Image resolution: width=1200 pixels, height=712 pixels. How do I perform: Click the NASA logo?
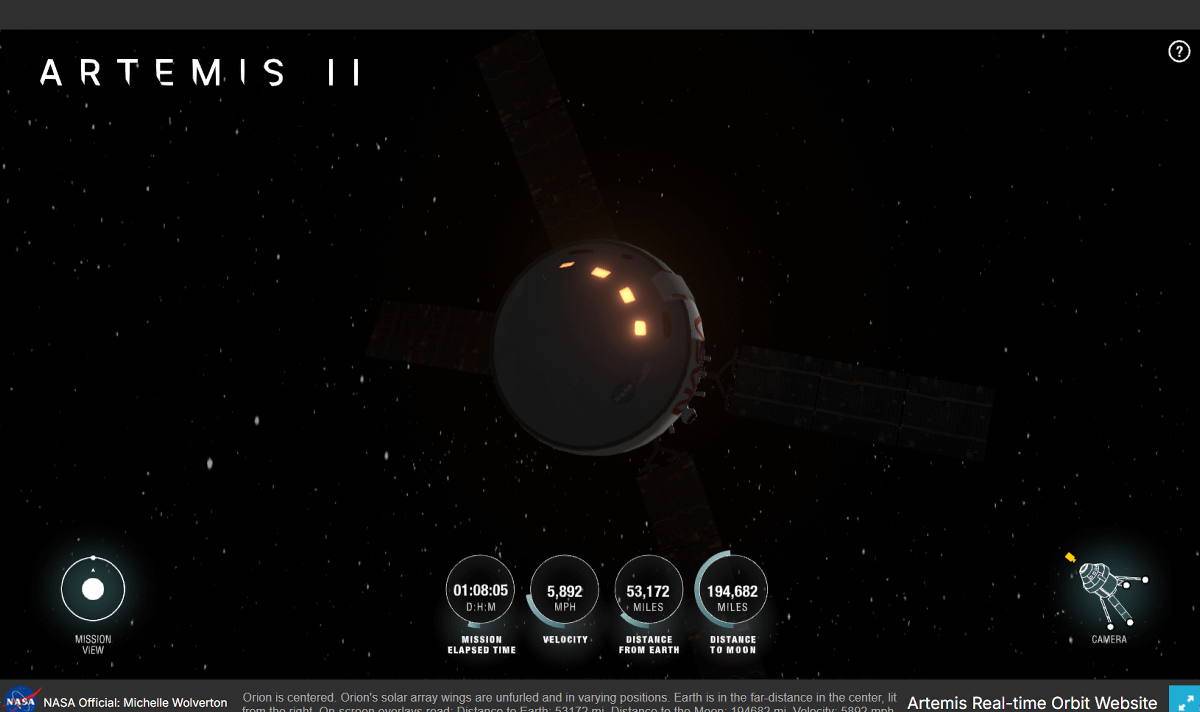[x=21, y=701]
